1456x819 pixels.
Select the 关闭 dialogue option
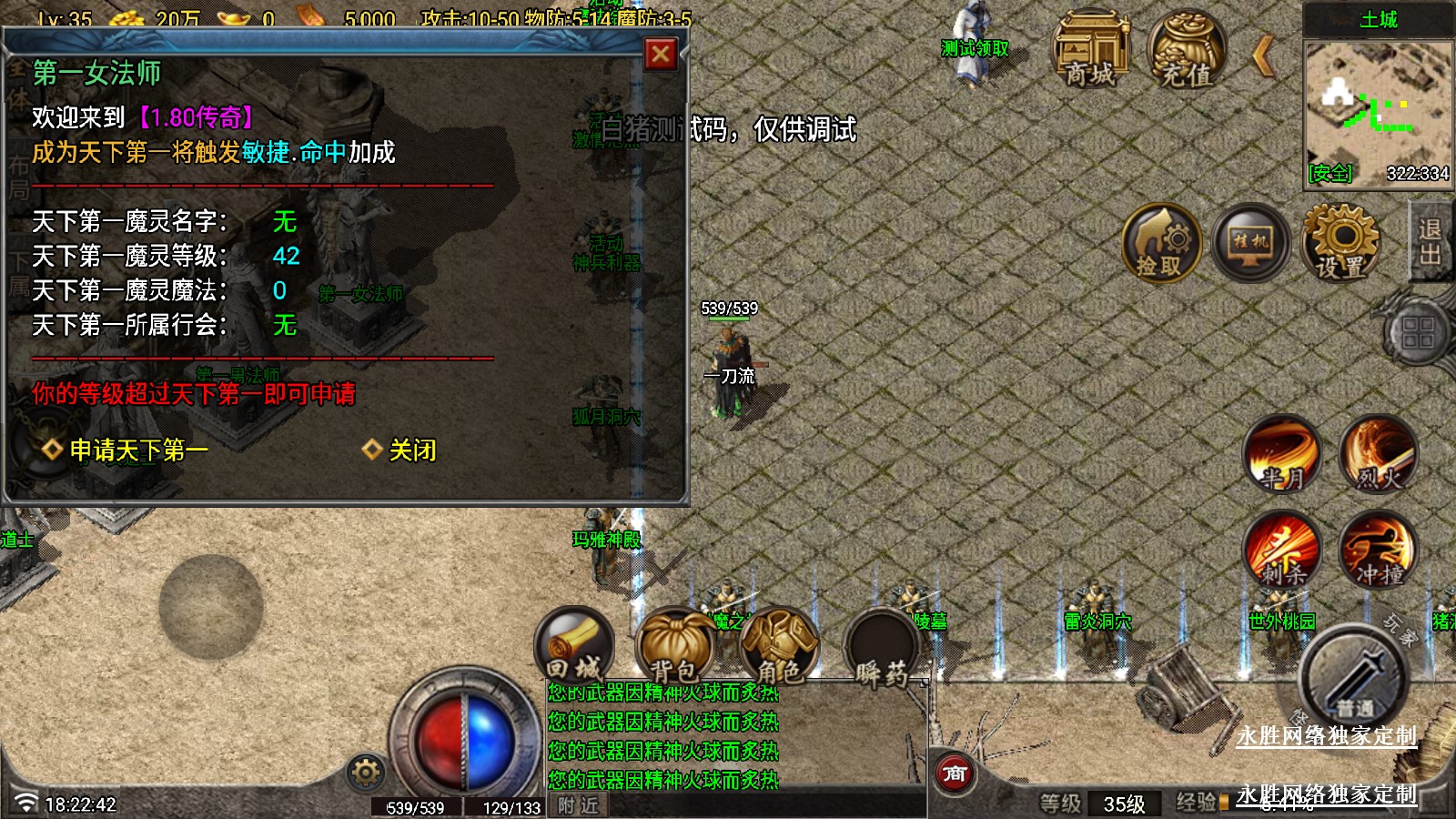pyautogui.click(x=411, y=450)
